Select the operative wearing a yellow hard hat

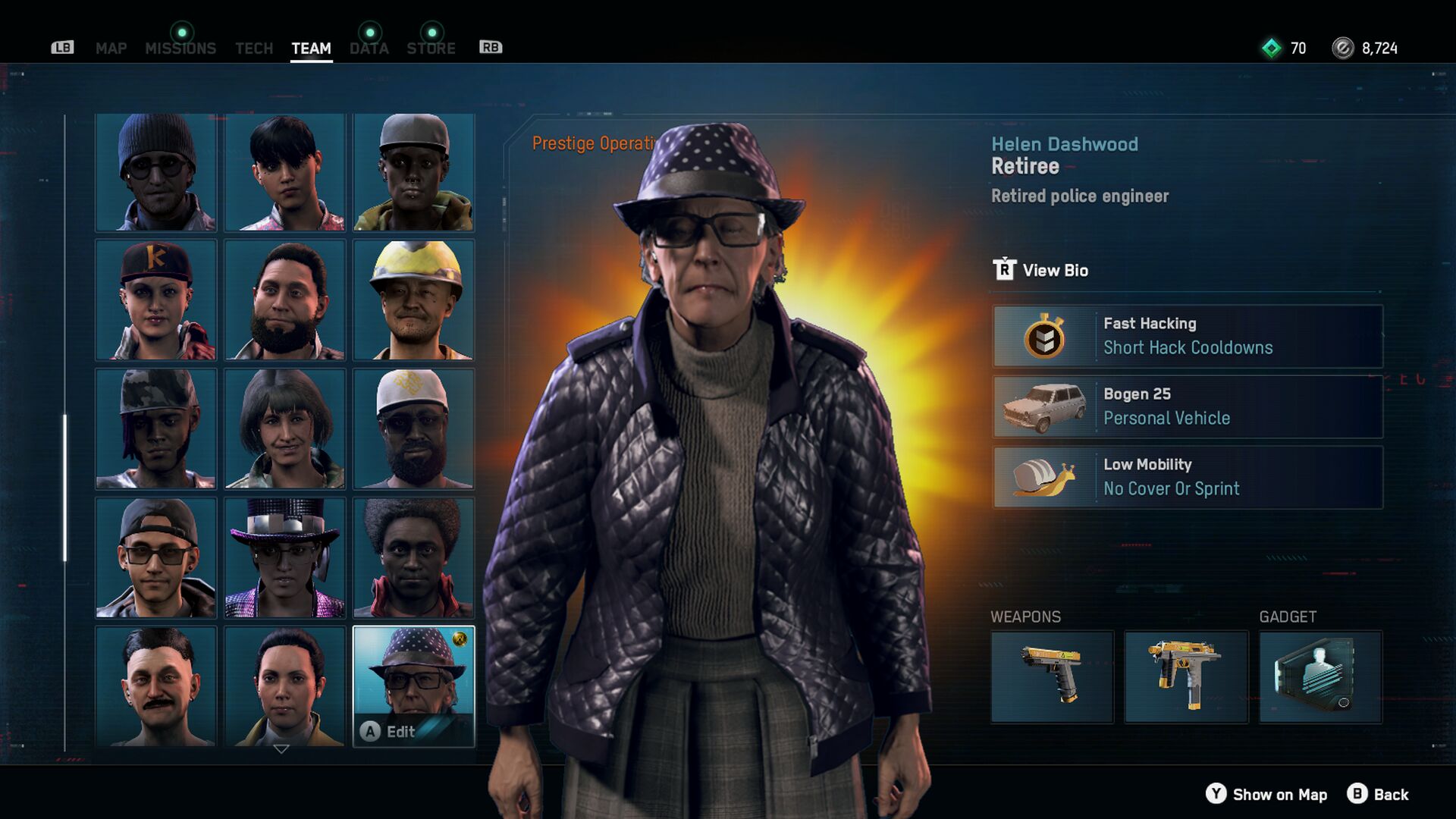pos(414,300)
